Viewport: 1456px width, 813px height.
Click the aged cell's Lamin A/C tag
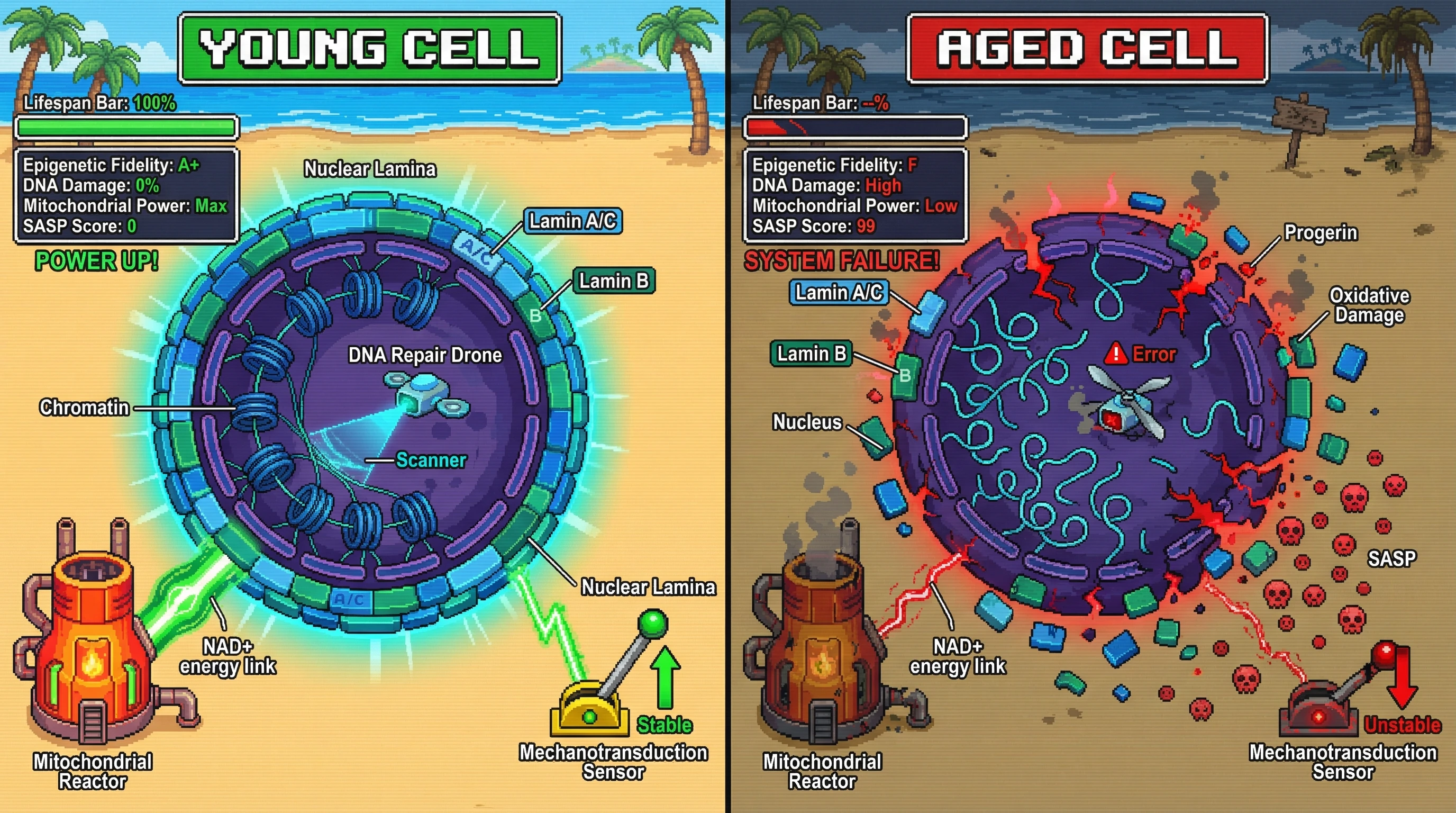(x=839, y=292)
